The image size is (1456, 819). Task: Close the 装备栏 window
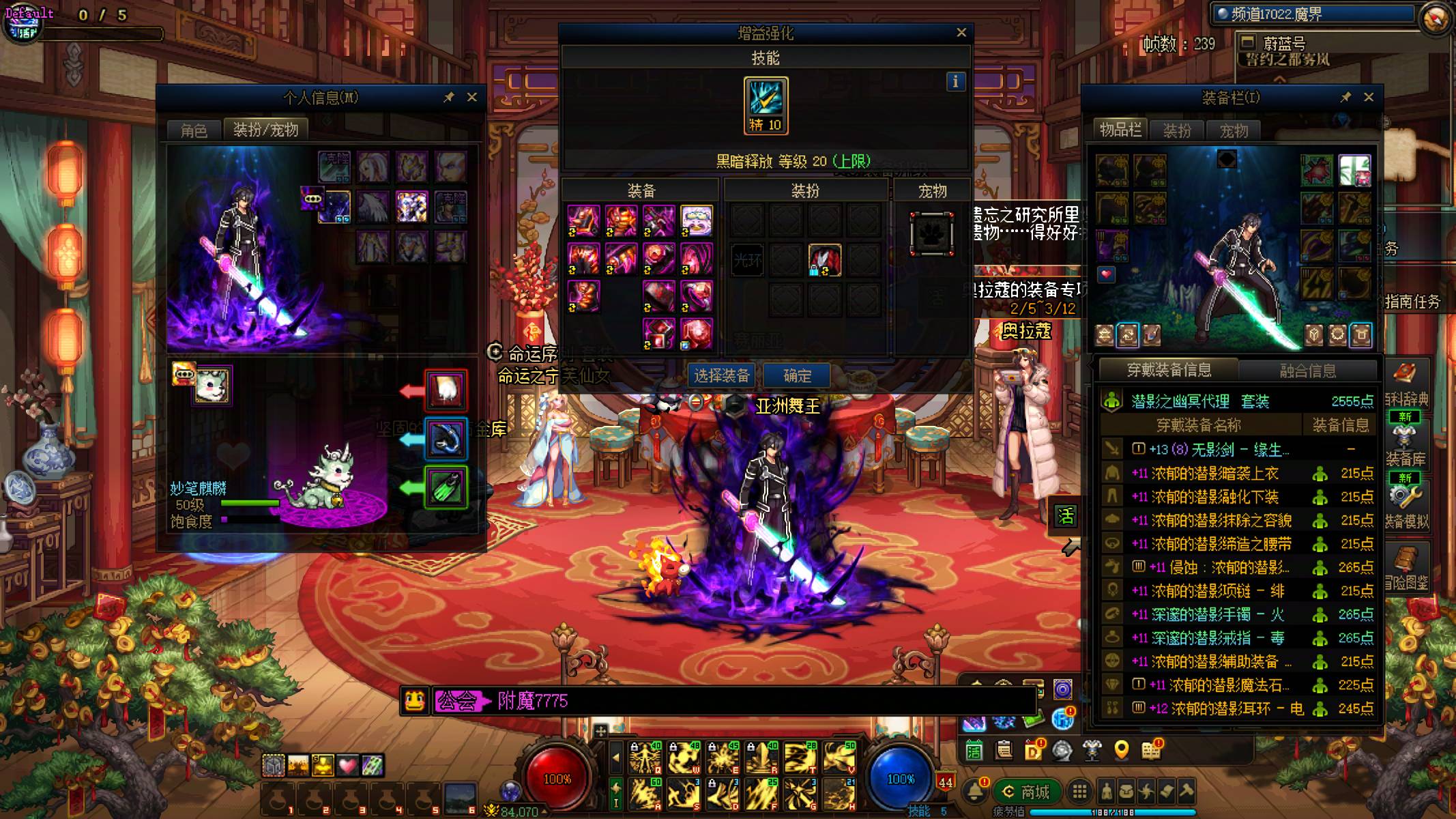pyautogui.click(x=1368, y=98)
